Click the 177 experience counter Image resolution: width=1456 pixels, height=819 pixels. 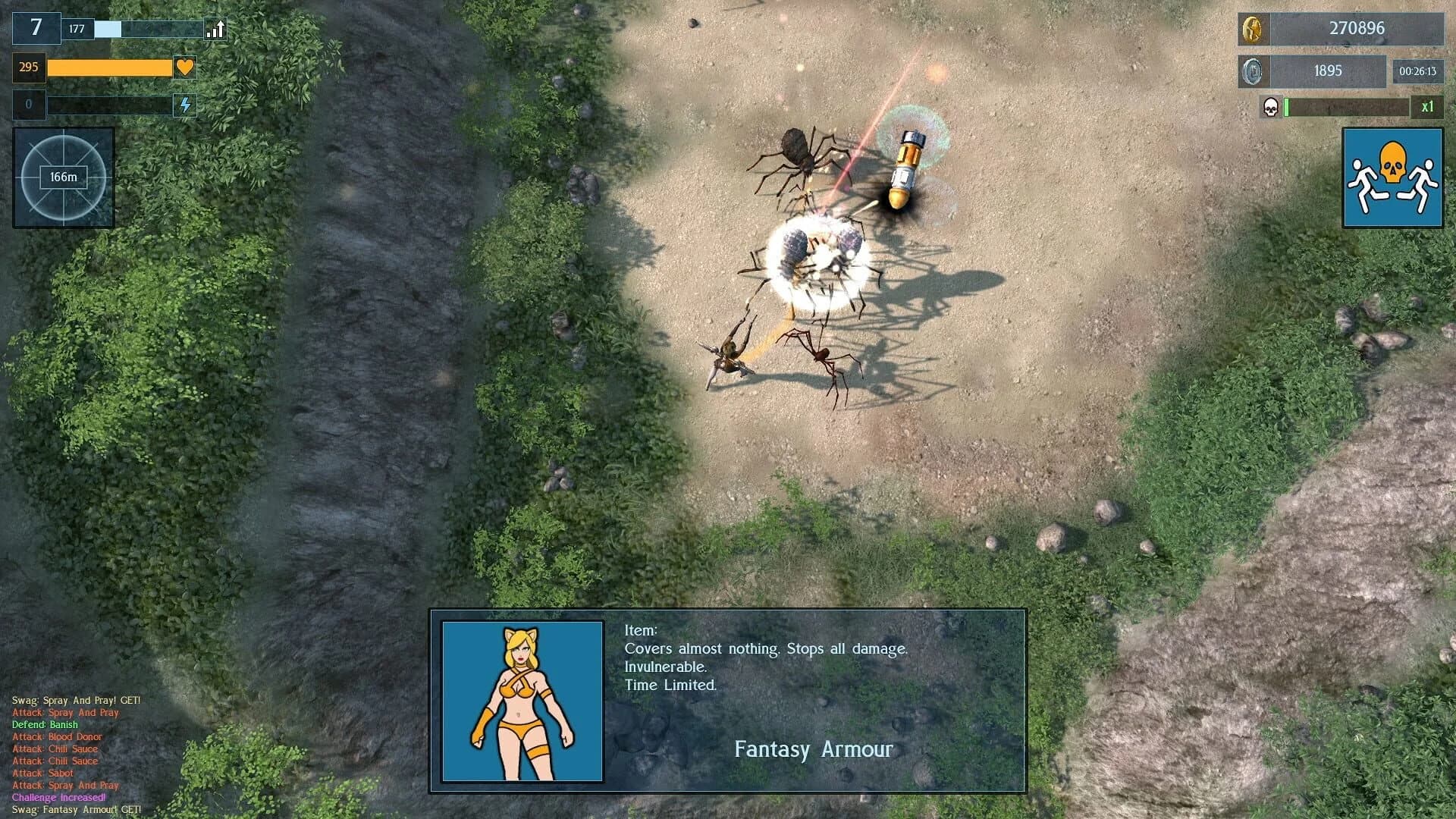coord(77,29)
